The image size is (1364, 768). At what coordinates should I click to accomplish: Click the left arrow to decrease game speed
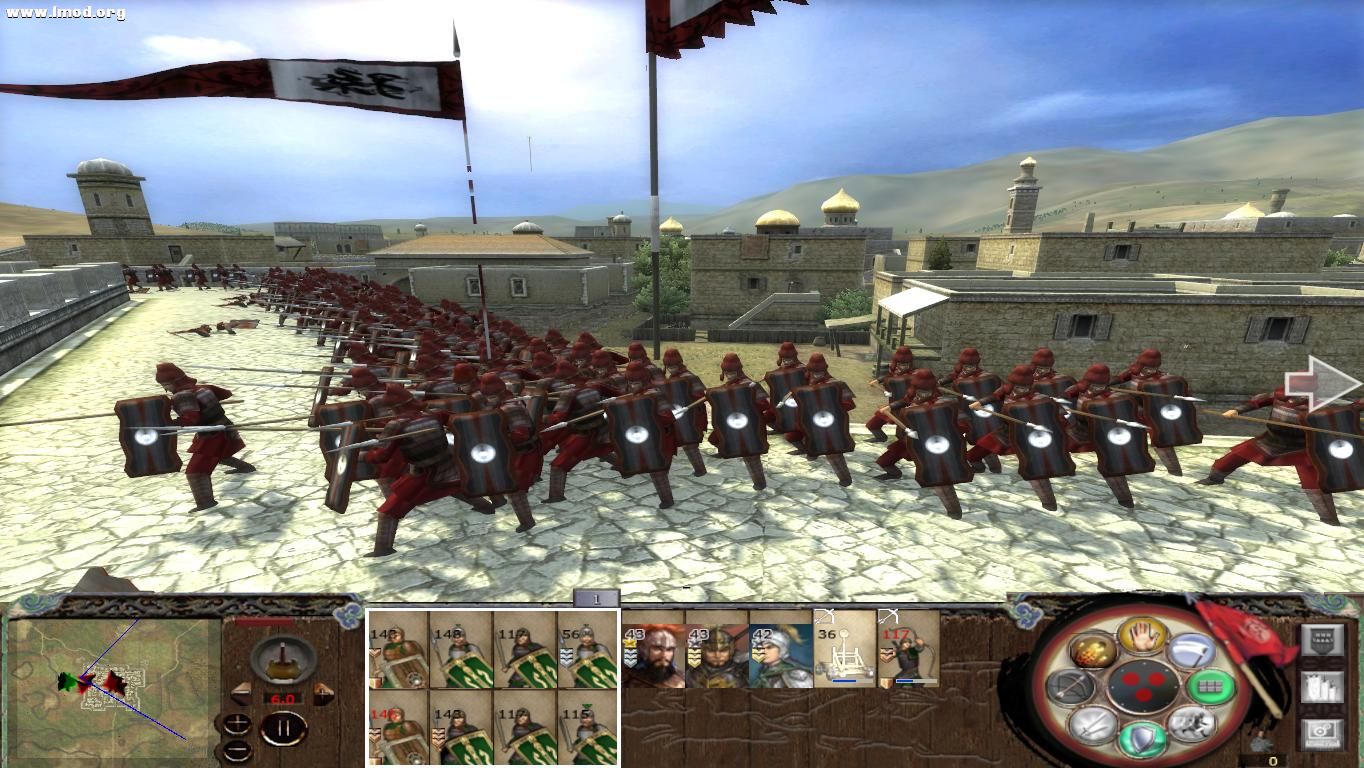point(241,693)
